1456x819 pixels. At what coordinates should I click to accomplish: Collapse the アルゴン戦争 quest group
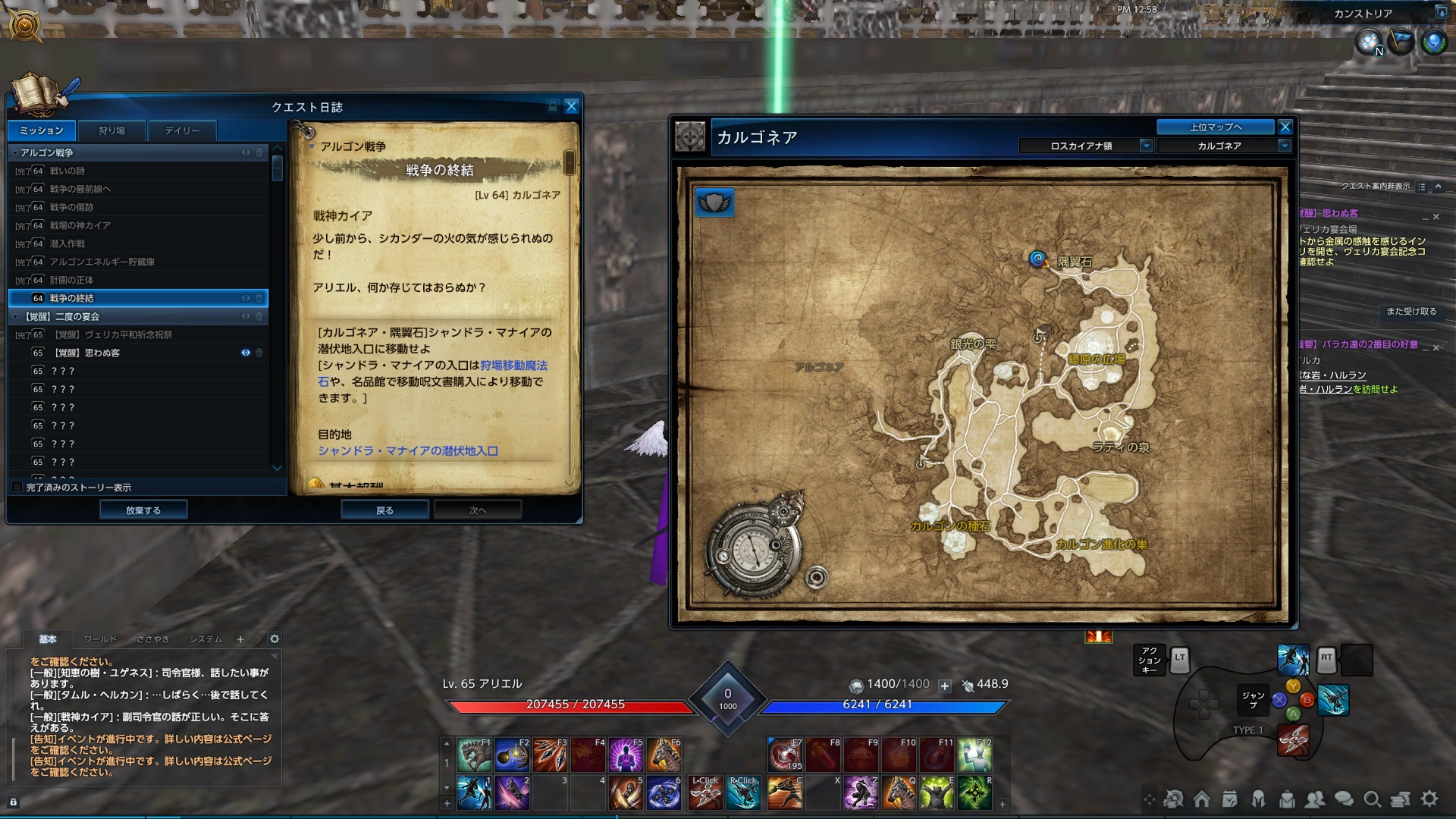[14, 153]
